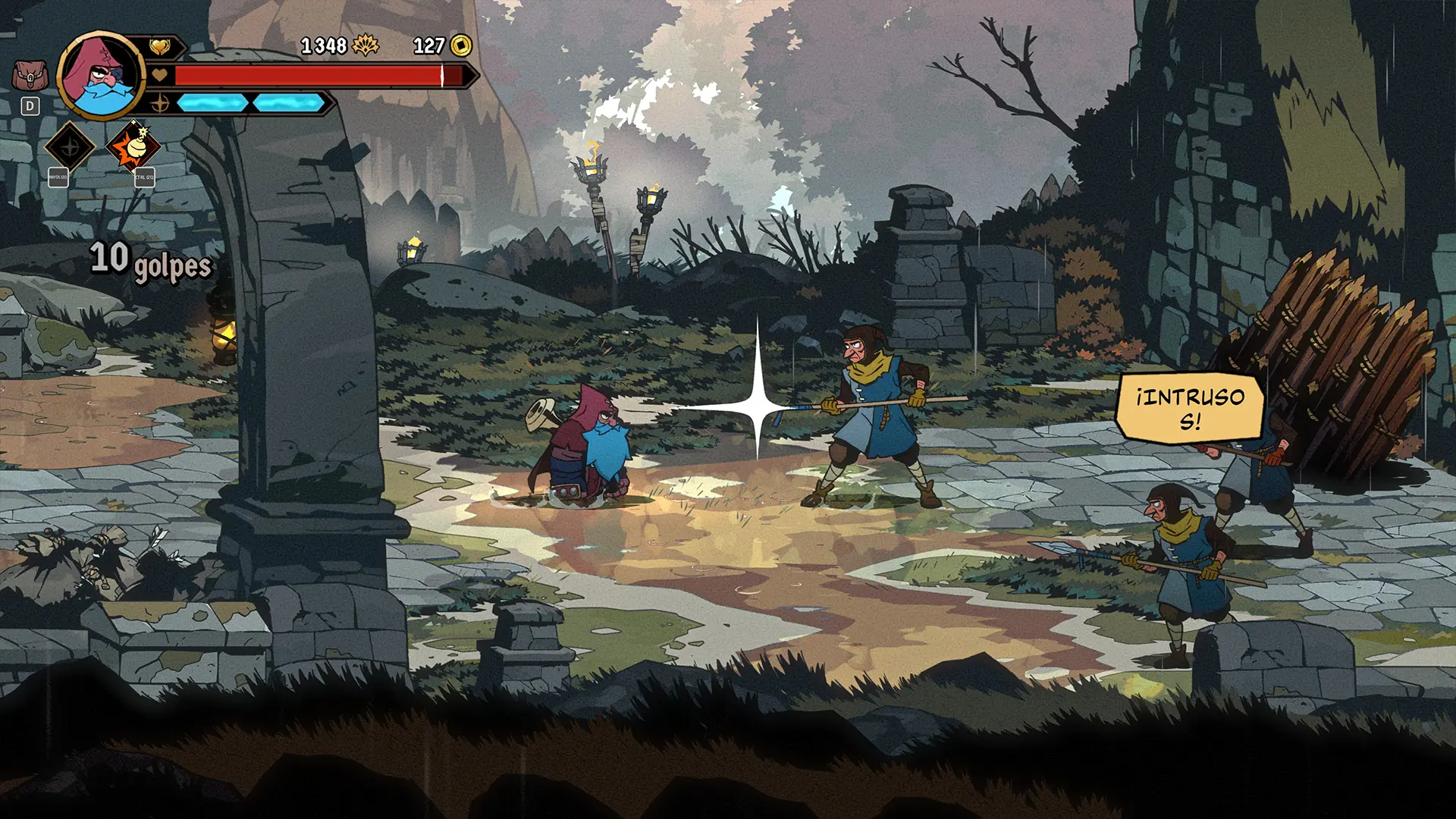Click the golden heart icon above health
Screen dimensions: 1456x819
pyautogui.click(x=159, y=47)
